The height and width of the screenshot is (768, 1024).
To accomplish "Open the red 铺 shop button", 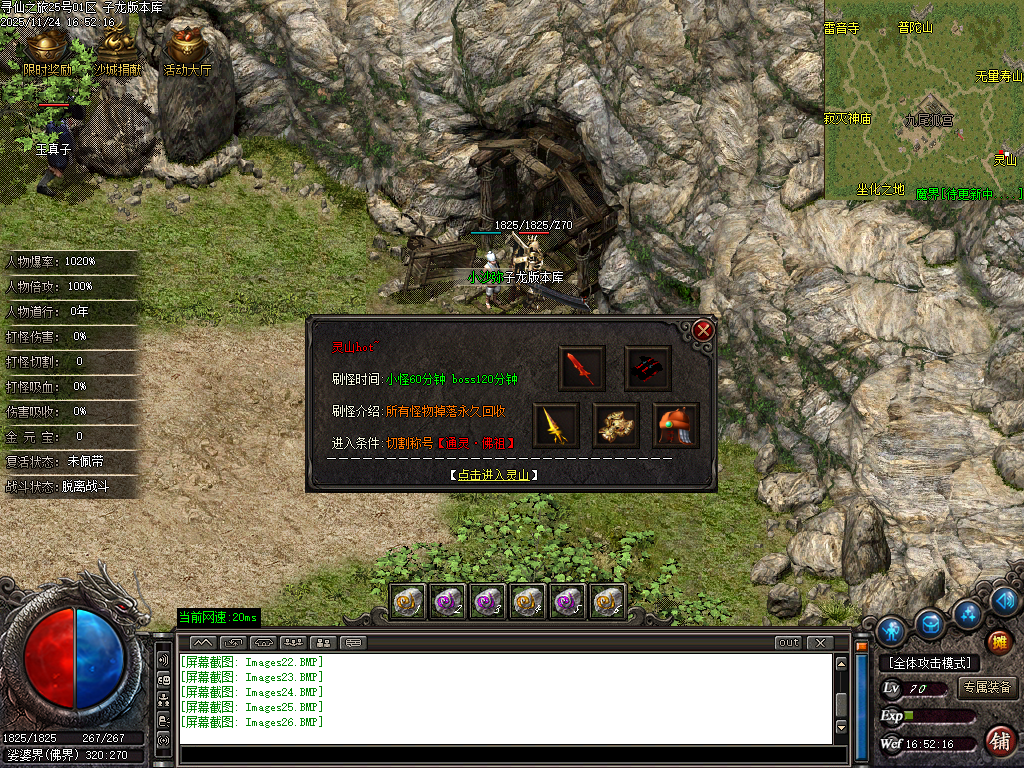I will pyautogui.click(x=998, y=740).
